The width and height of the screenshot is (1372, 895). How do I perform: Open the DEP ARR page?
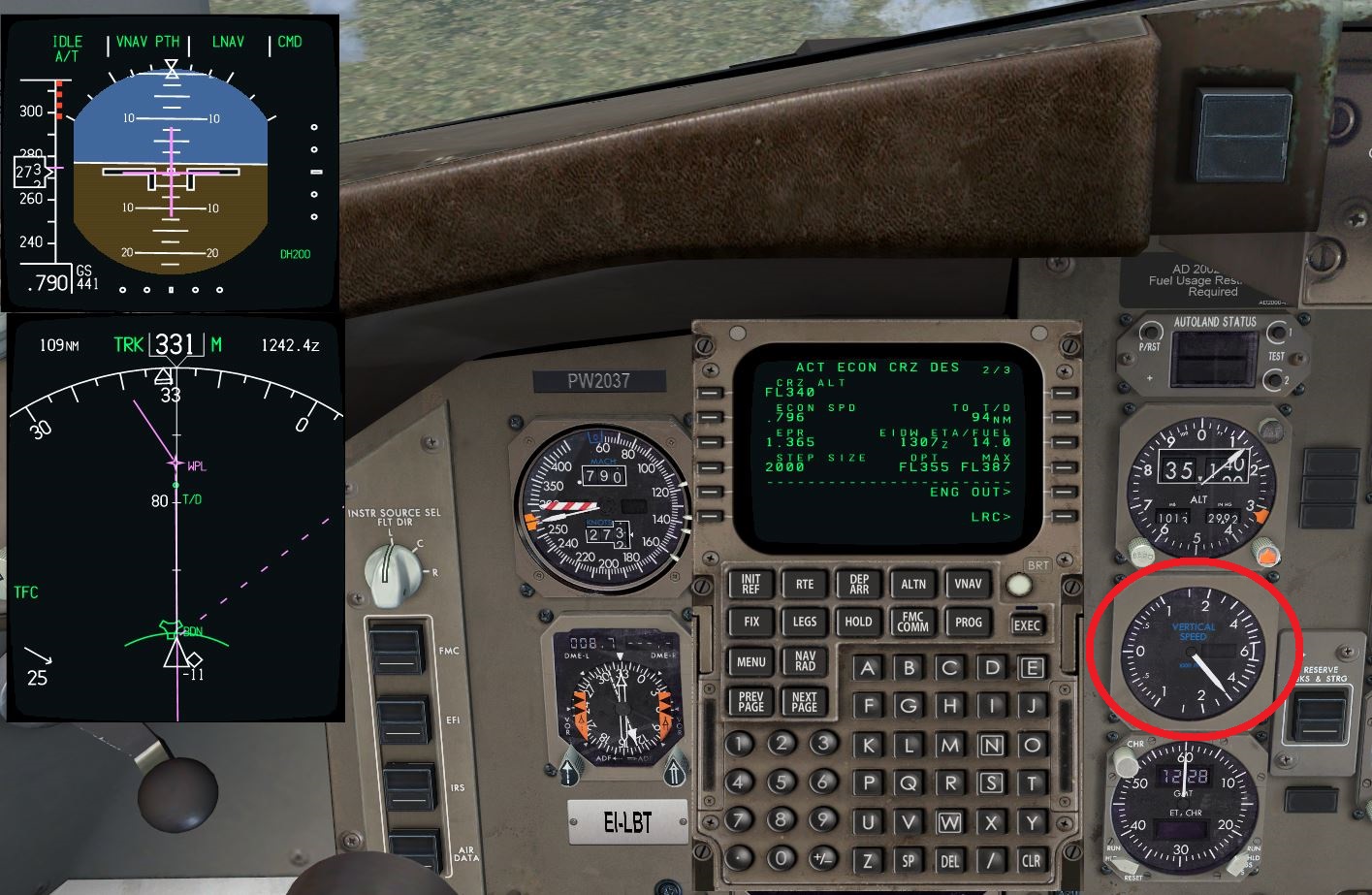pos(857,584)
